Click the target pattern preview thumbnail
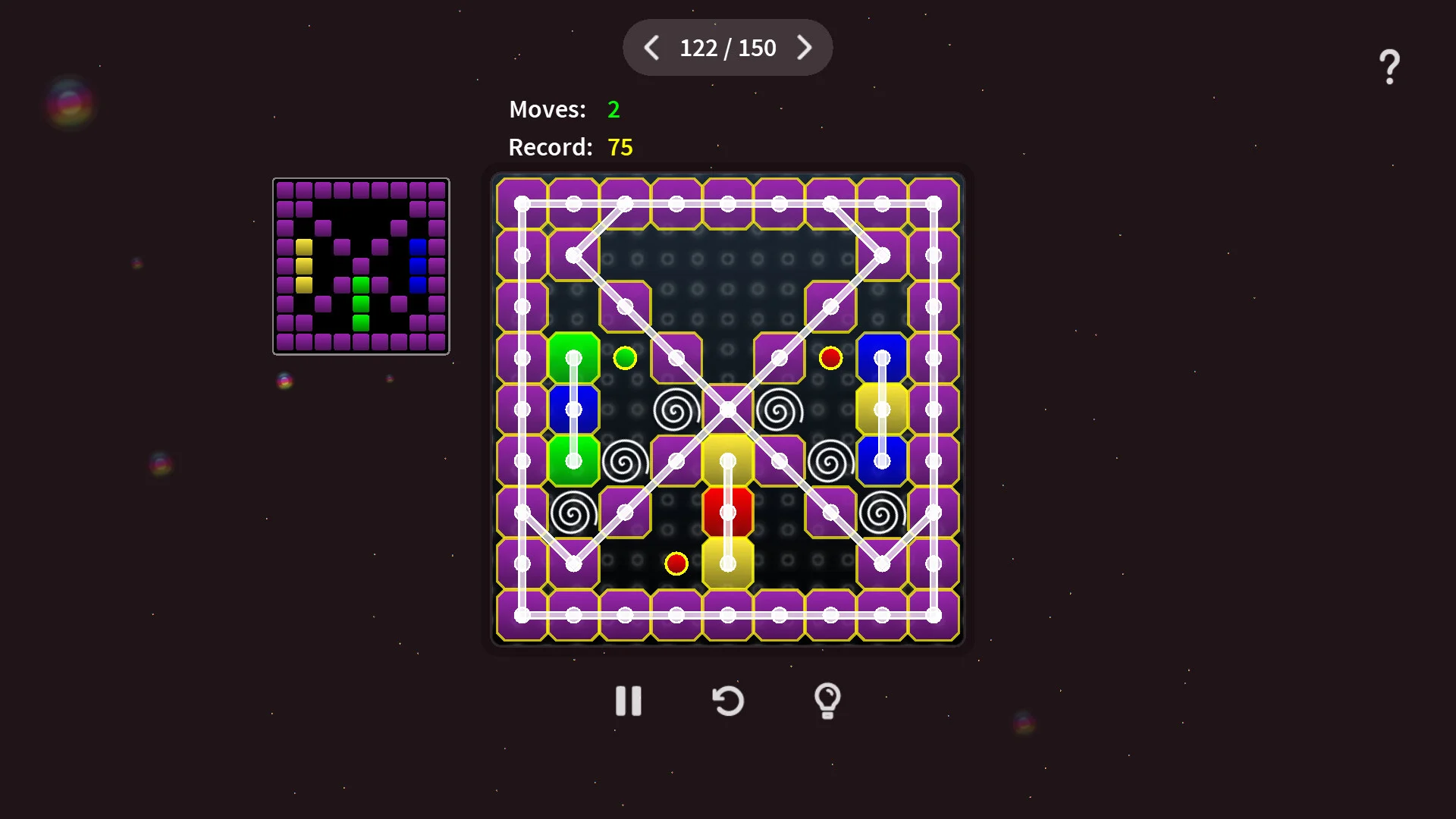This screenshot has height=819, width=1456. click(361, 266)
